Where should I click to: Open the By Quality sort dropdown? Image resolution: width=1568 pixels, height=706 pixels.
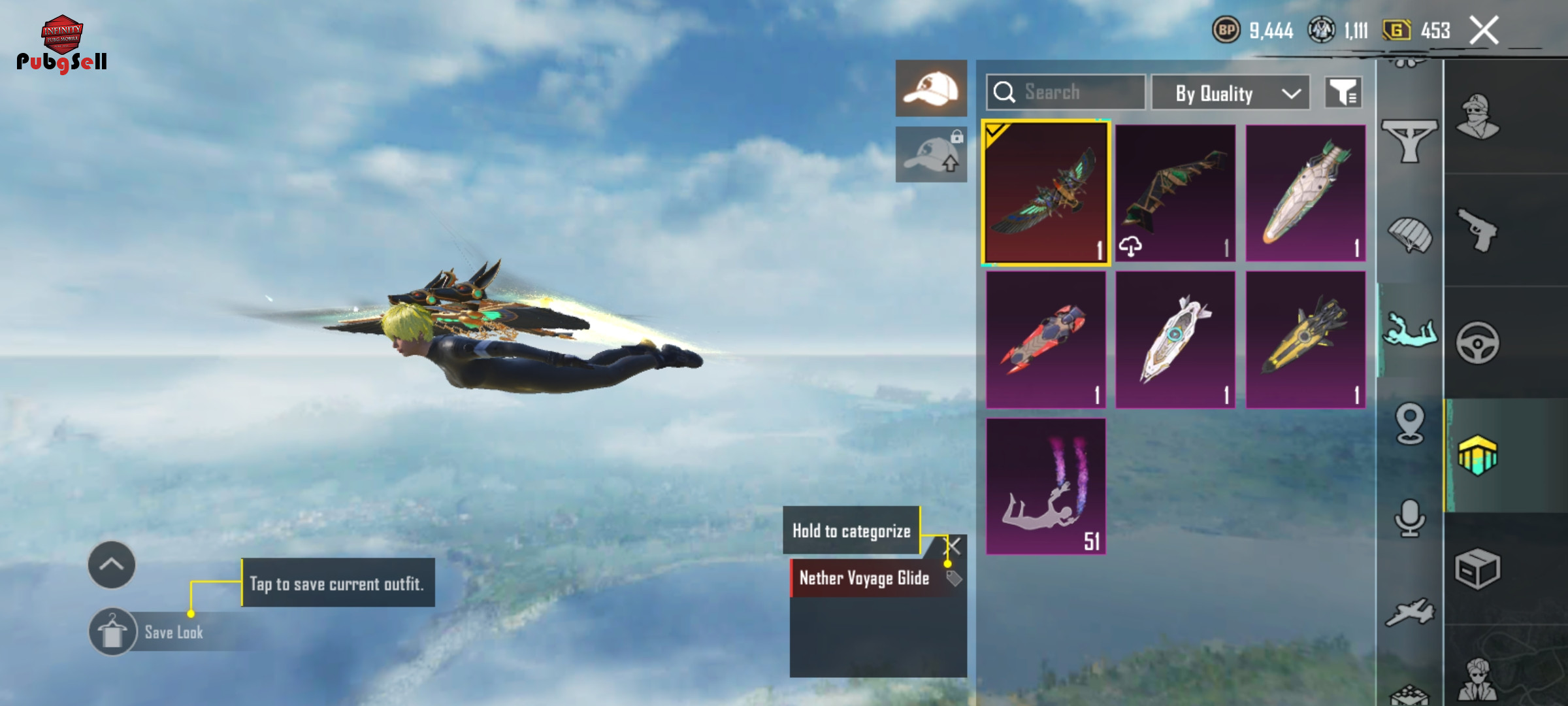1230,93
